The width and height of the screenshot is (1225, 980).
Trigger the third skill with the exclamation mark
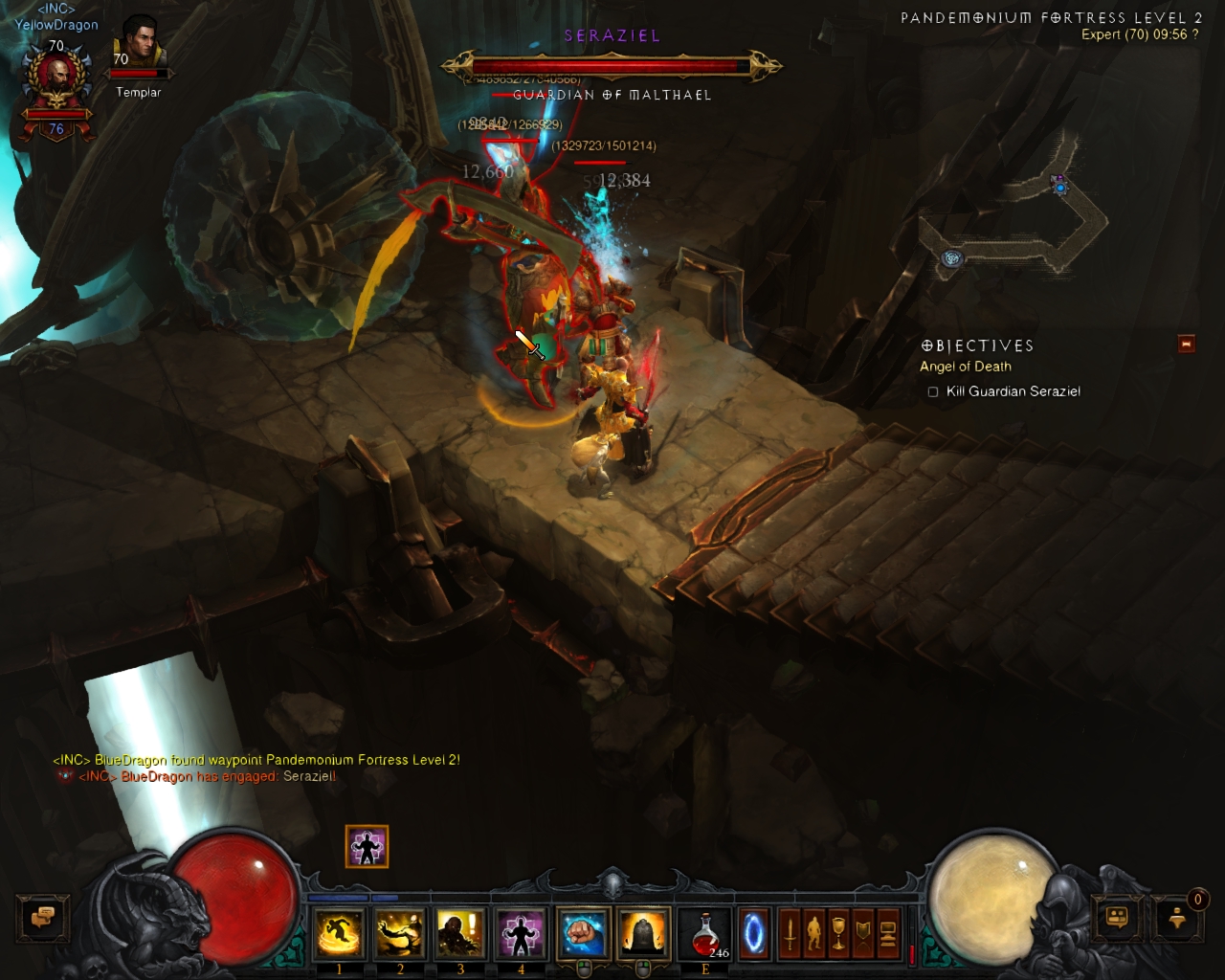[460, 933]
